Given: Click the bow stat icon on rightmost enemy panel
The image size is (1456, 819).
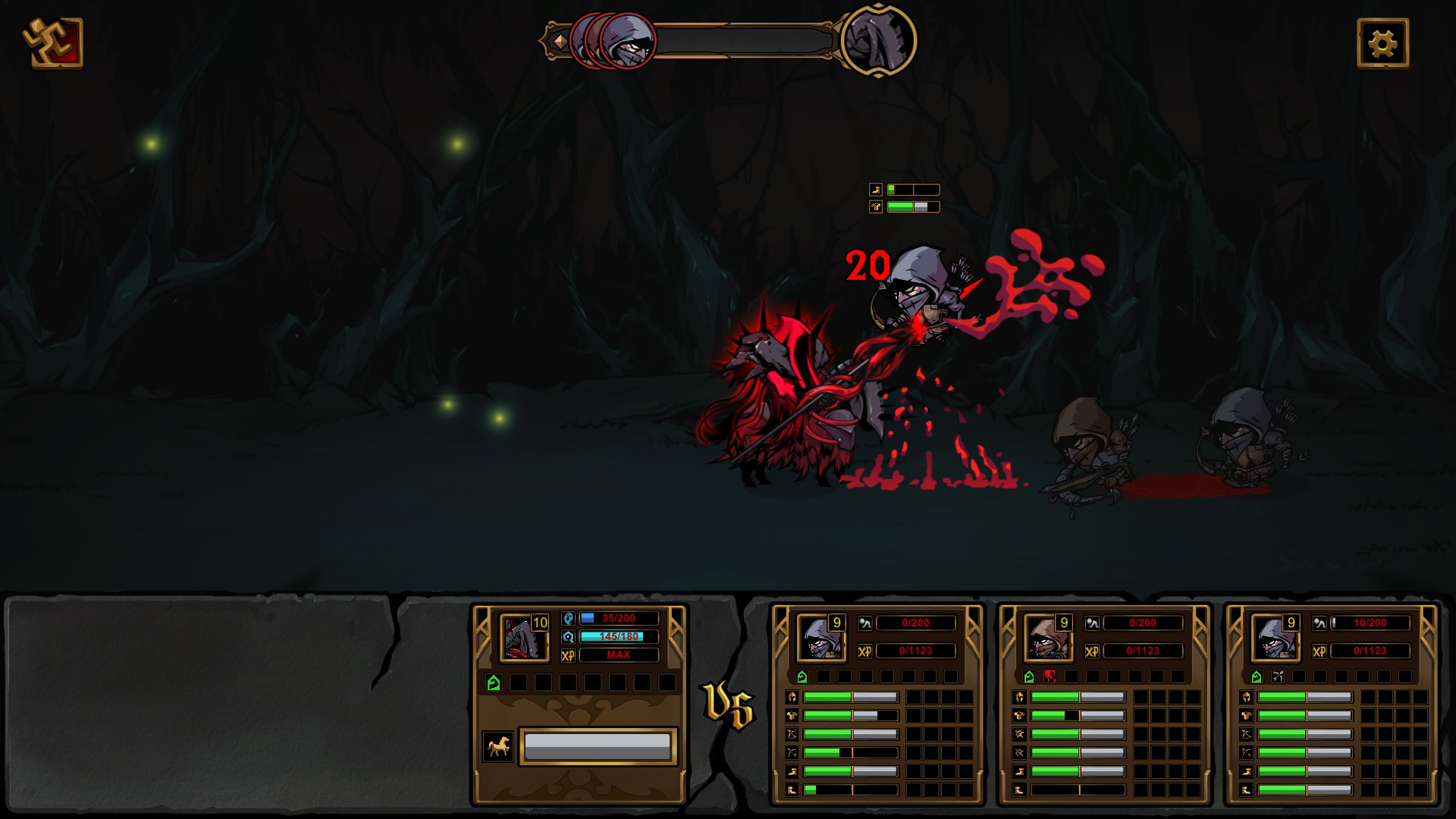Looking at the screenshot, I should tap(1246, 735).
